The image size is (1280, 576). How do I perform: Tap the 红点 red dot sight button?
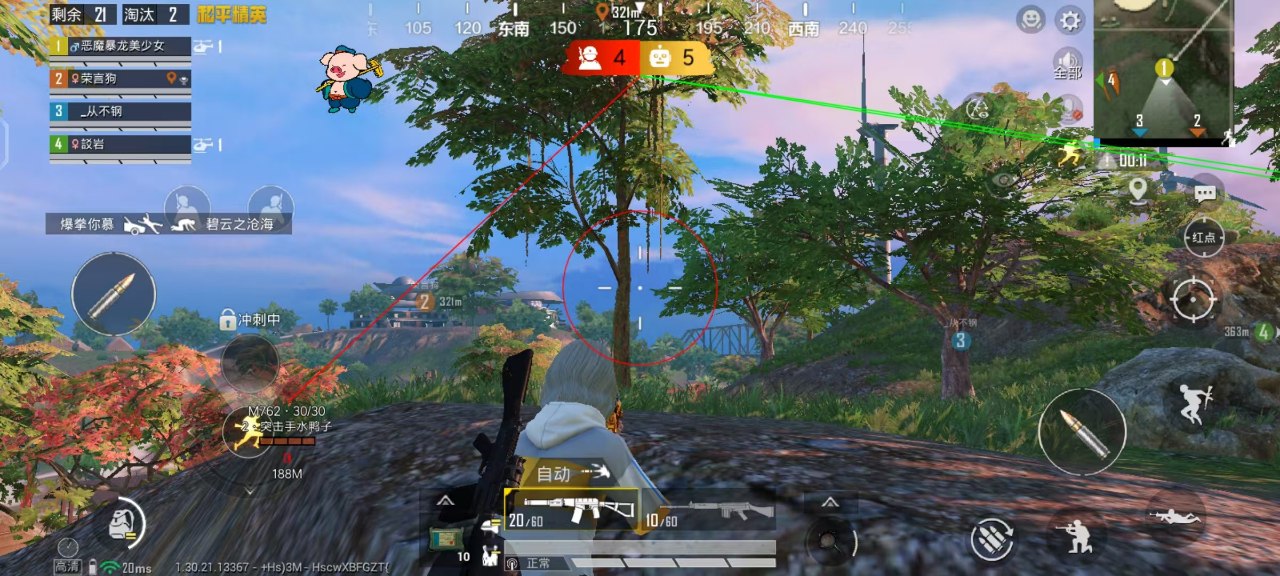[x=1204, y=237]
